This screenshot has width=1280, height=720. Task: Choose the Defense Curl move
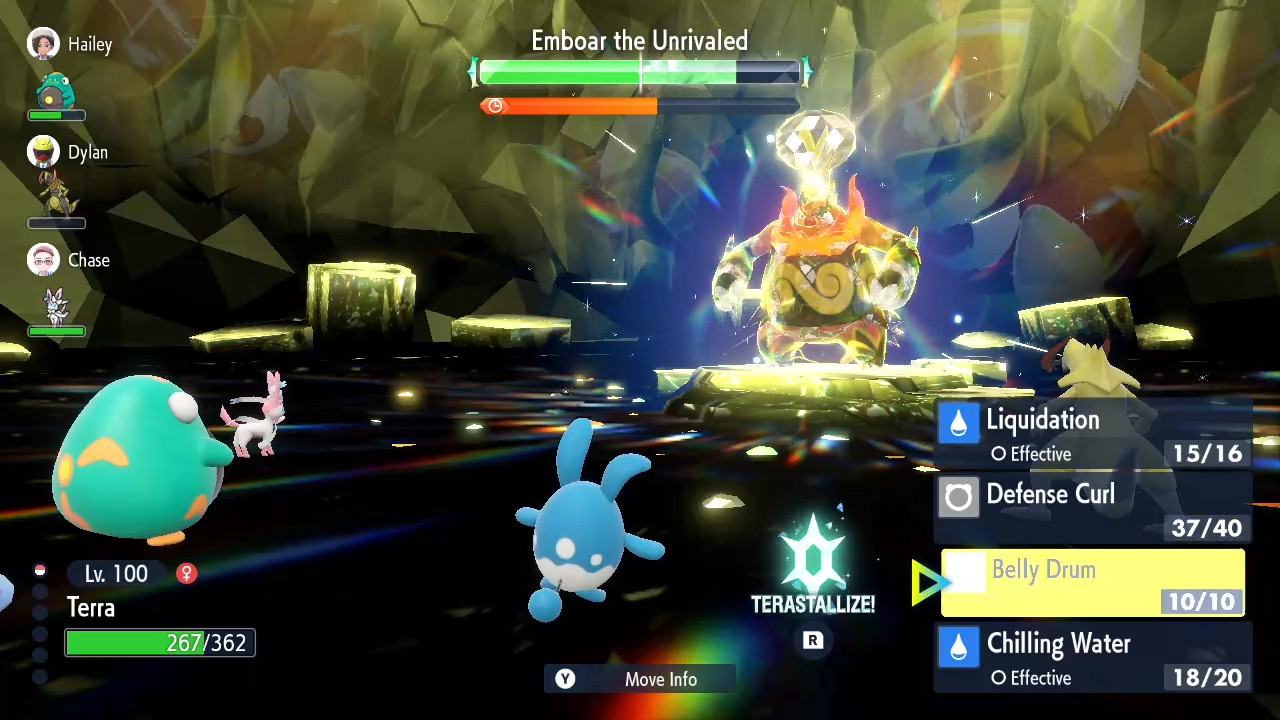[1092, 509]
